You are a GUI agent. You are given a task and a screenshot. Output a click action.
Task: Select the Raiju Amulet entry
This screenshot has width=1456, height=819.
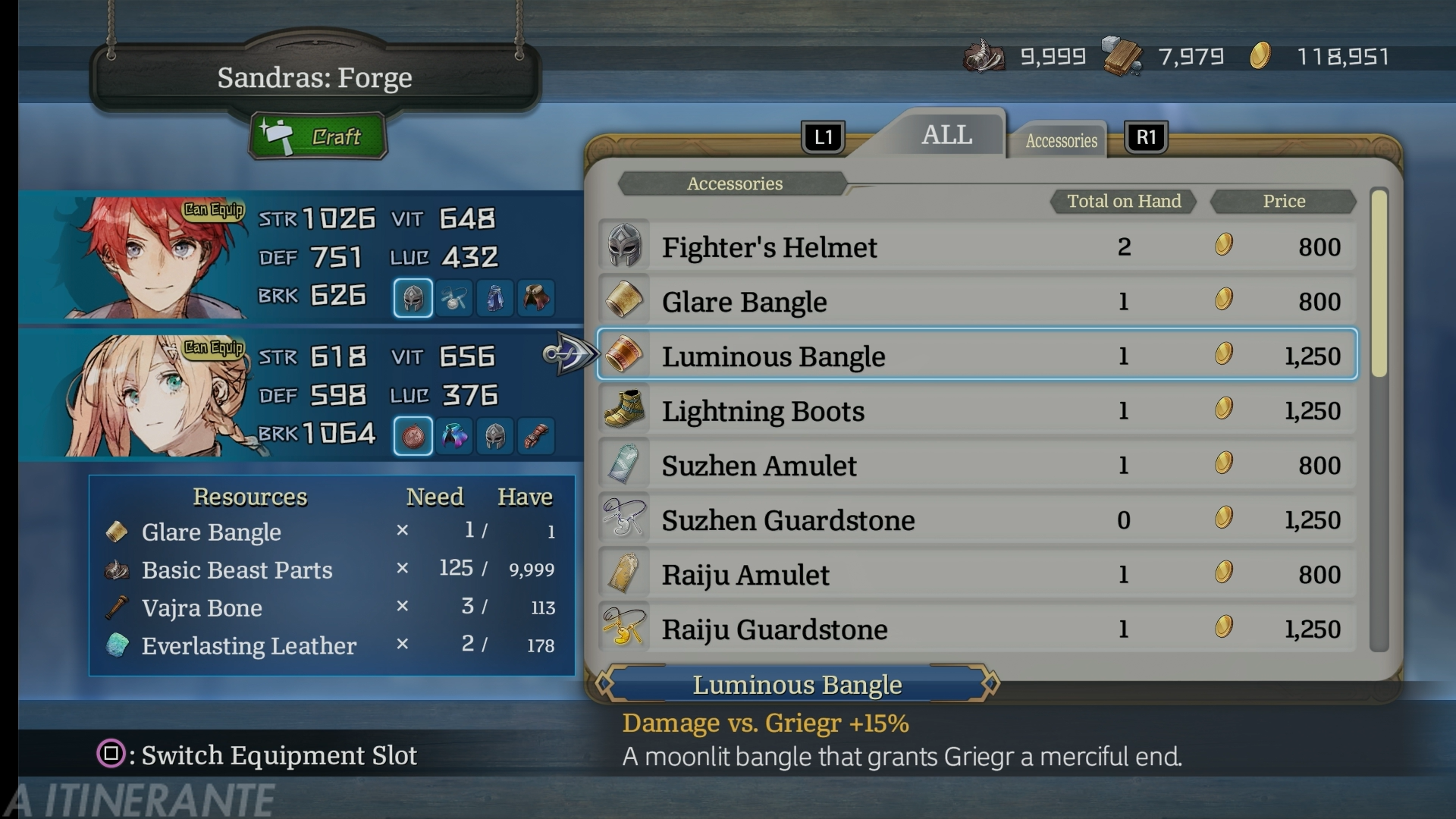(977, 575)
